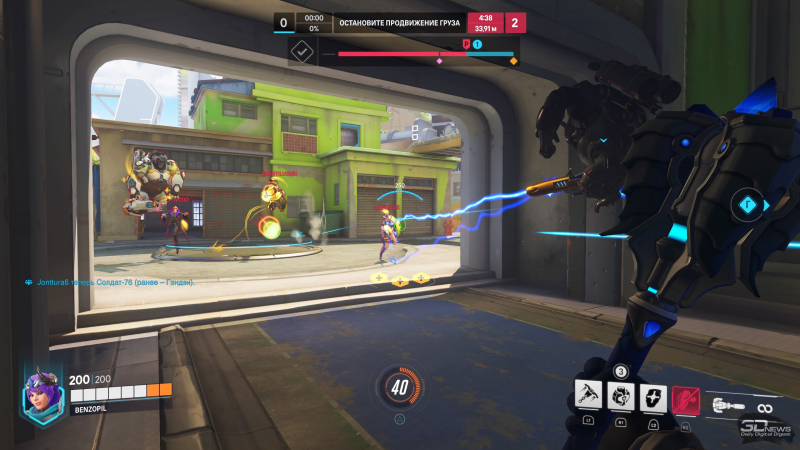This screenshot has height=450, width=800.
Task: Activate the javelin spin ability icon
Action: [x=589, y=397]
